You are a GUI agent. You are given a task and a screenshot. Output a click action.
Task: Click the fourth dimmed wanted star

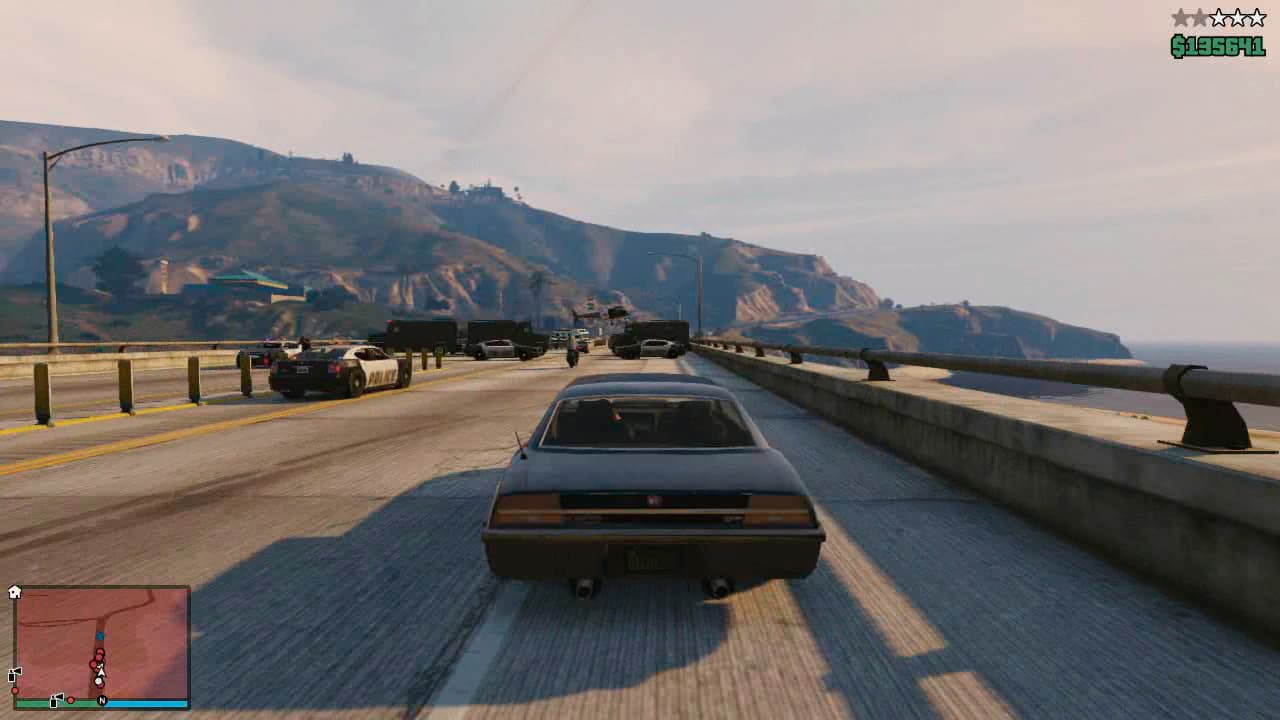coord(1238,17)
